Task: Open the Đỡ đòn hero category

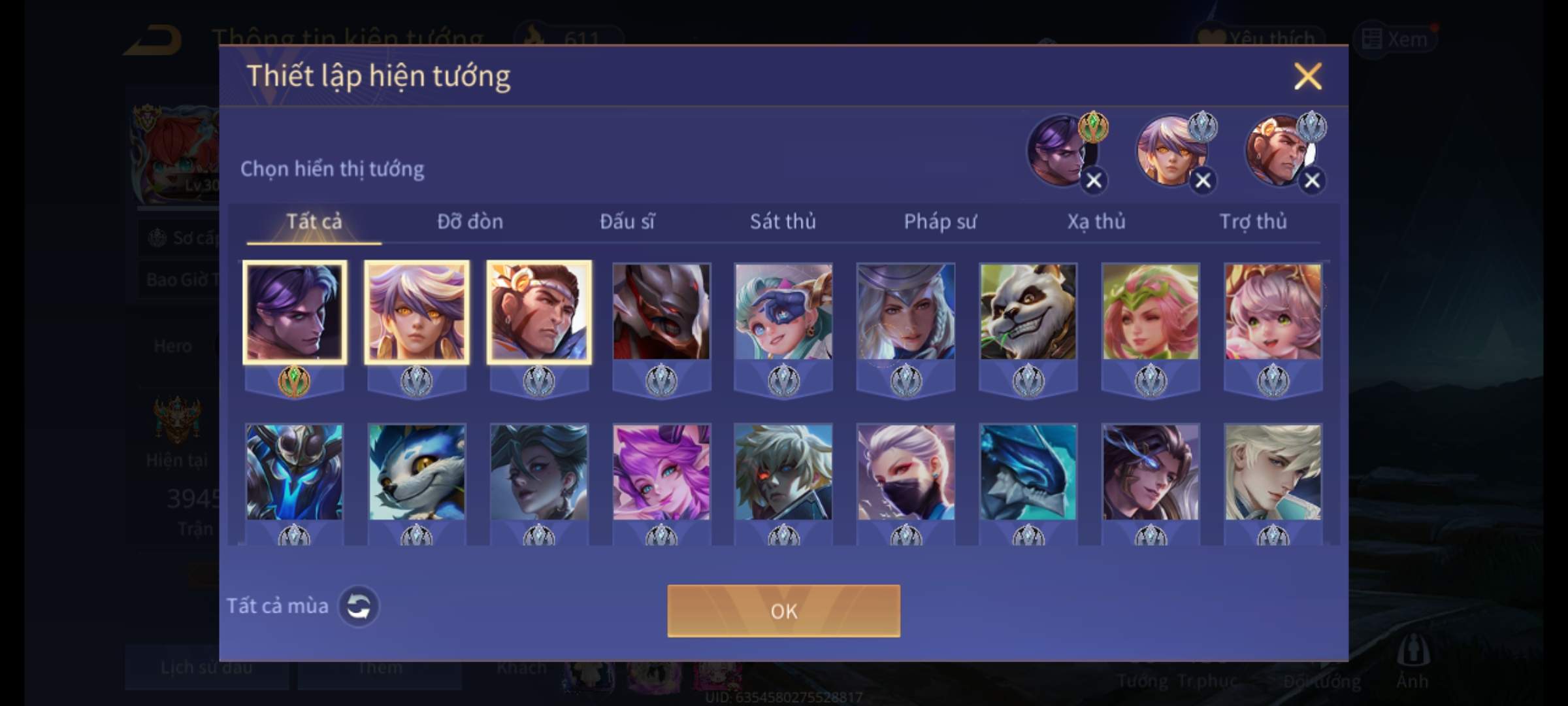Action: [x=470, y=222]
